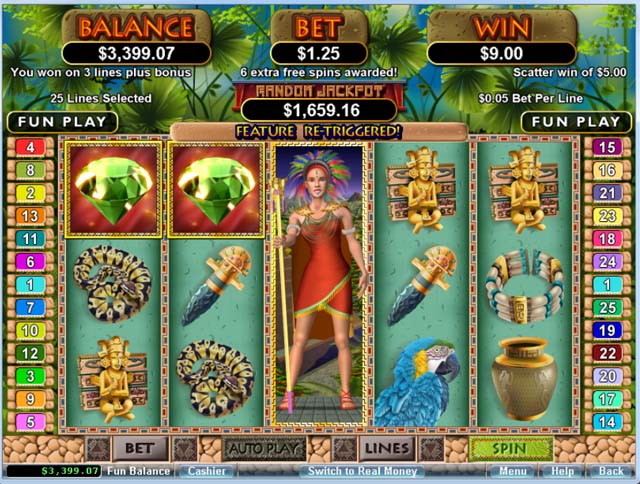Pick payline number 7
The height and width of the screenshot is (484, 640).
(30, 308)
